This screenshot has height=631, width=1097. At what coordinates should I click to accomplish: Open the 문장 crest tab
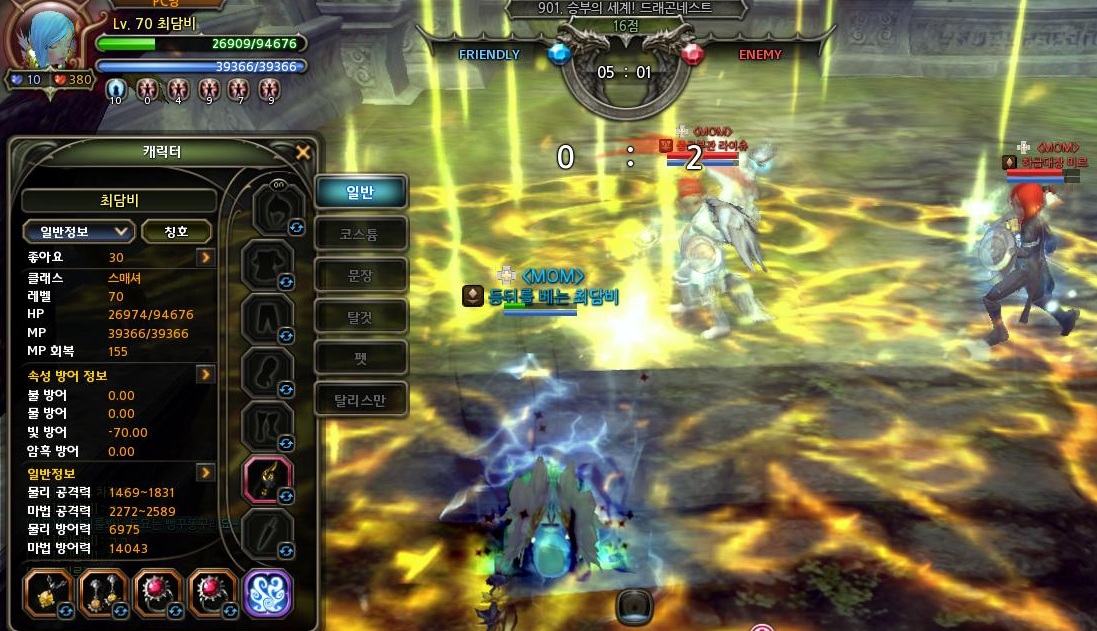(x=360, y=275)
